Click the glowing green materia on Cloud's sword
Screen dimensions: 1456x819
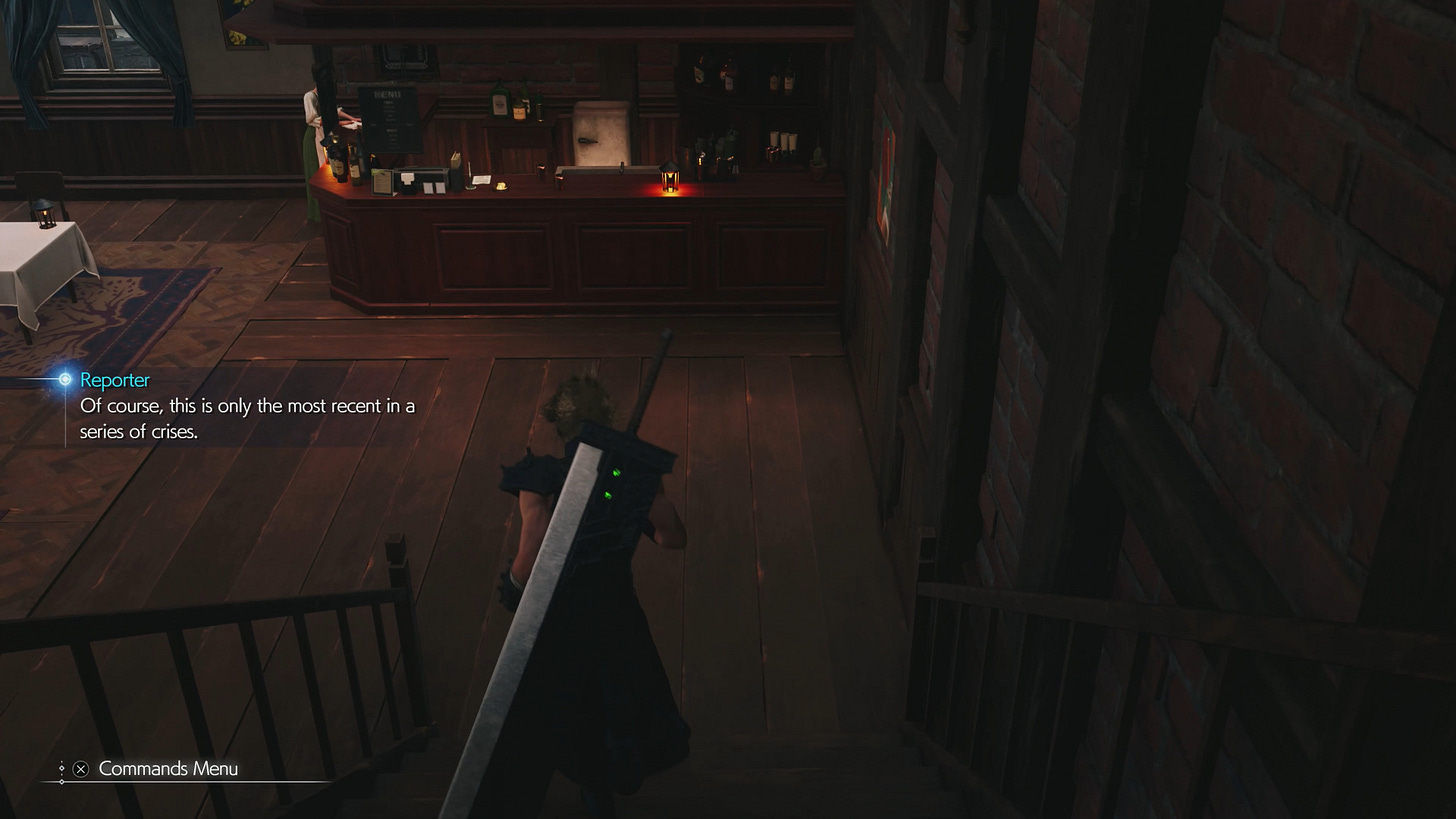point(616,473)
